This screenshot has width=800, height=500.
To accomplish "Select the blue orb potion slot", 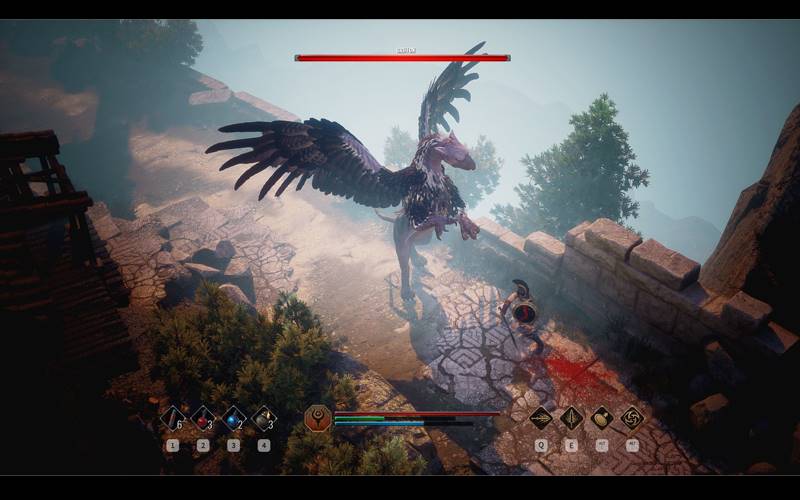I will 234,418.
